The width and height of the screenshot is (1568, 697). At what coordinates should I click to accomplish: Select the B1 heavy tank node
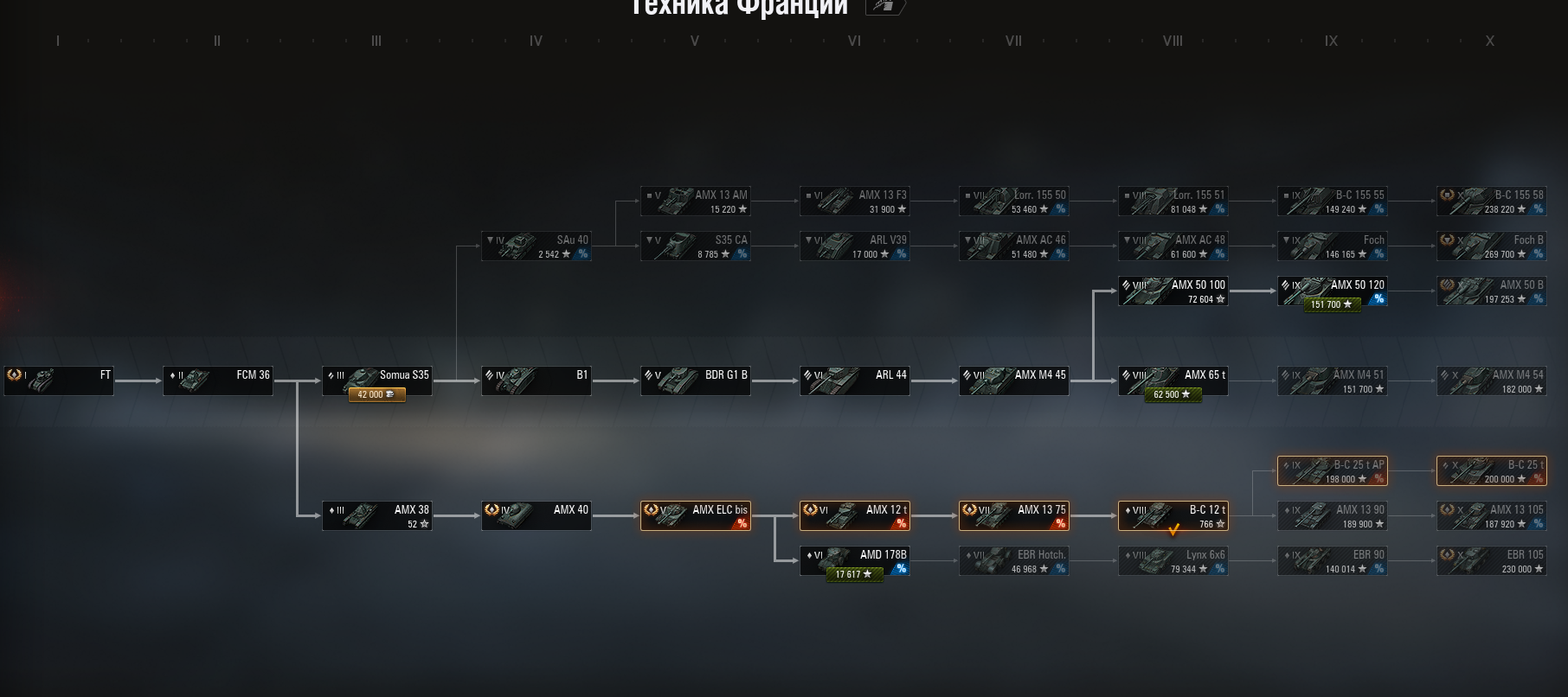pyautogui.click(x=537, y=380)
